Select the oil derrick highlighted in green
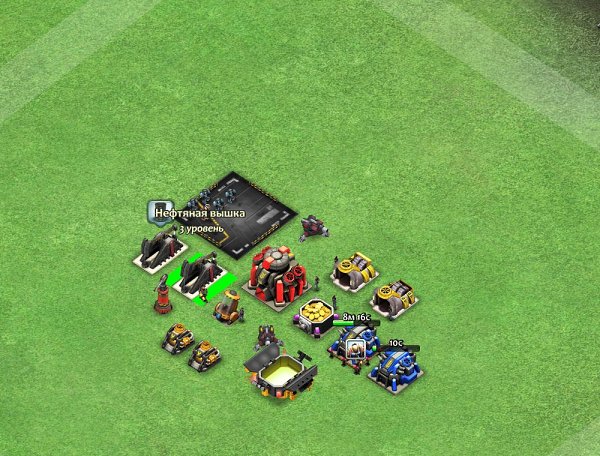 [x=200, y=273]
